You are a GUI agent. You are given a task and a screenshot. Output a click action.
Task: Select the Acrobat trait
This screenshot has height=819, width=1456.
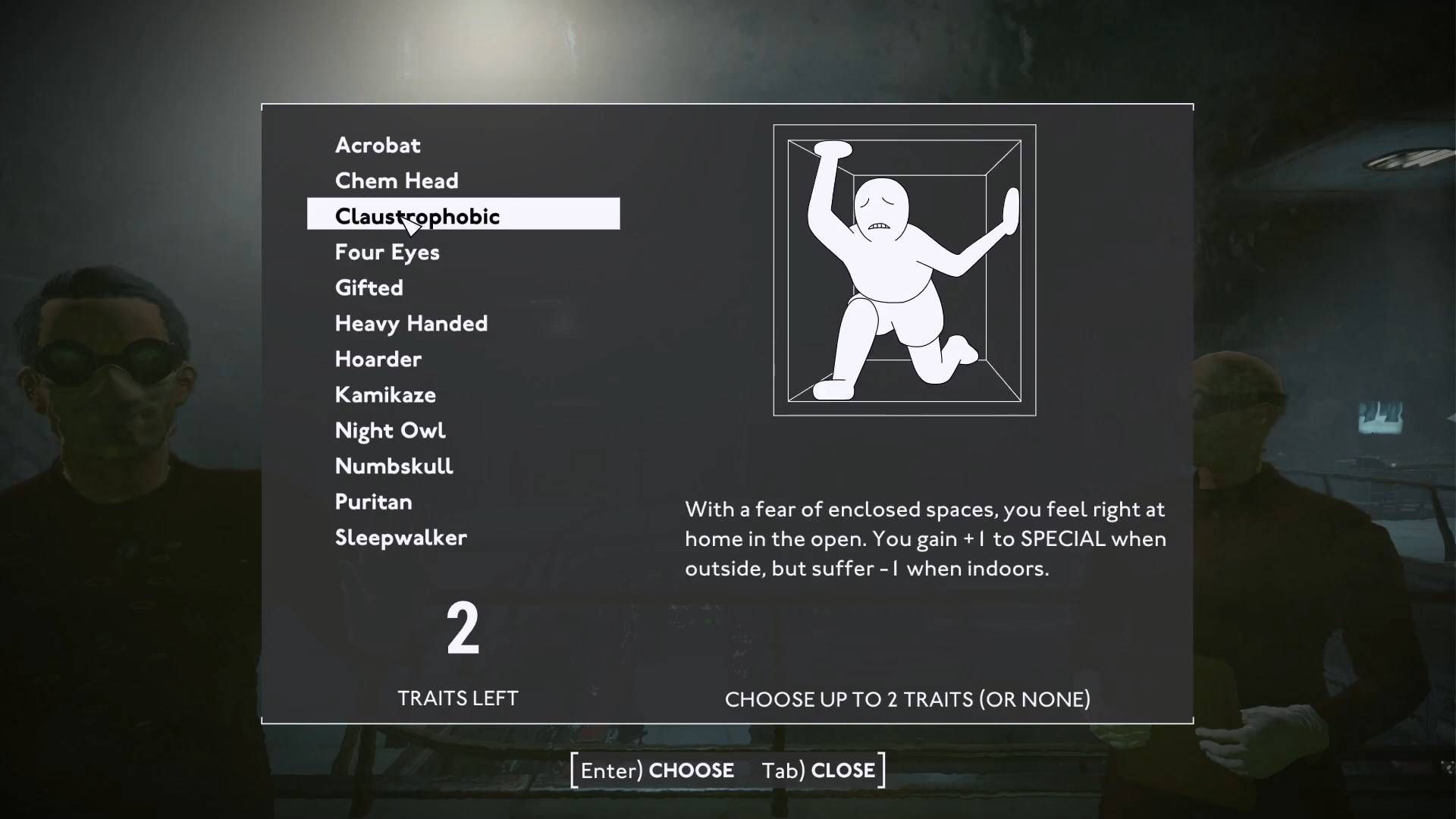(377, 145)
